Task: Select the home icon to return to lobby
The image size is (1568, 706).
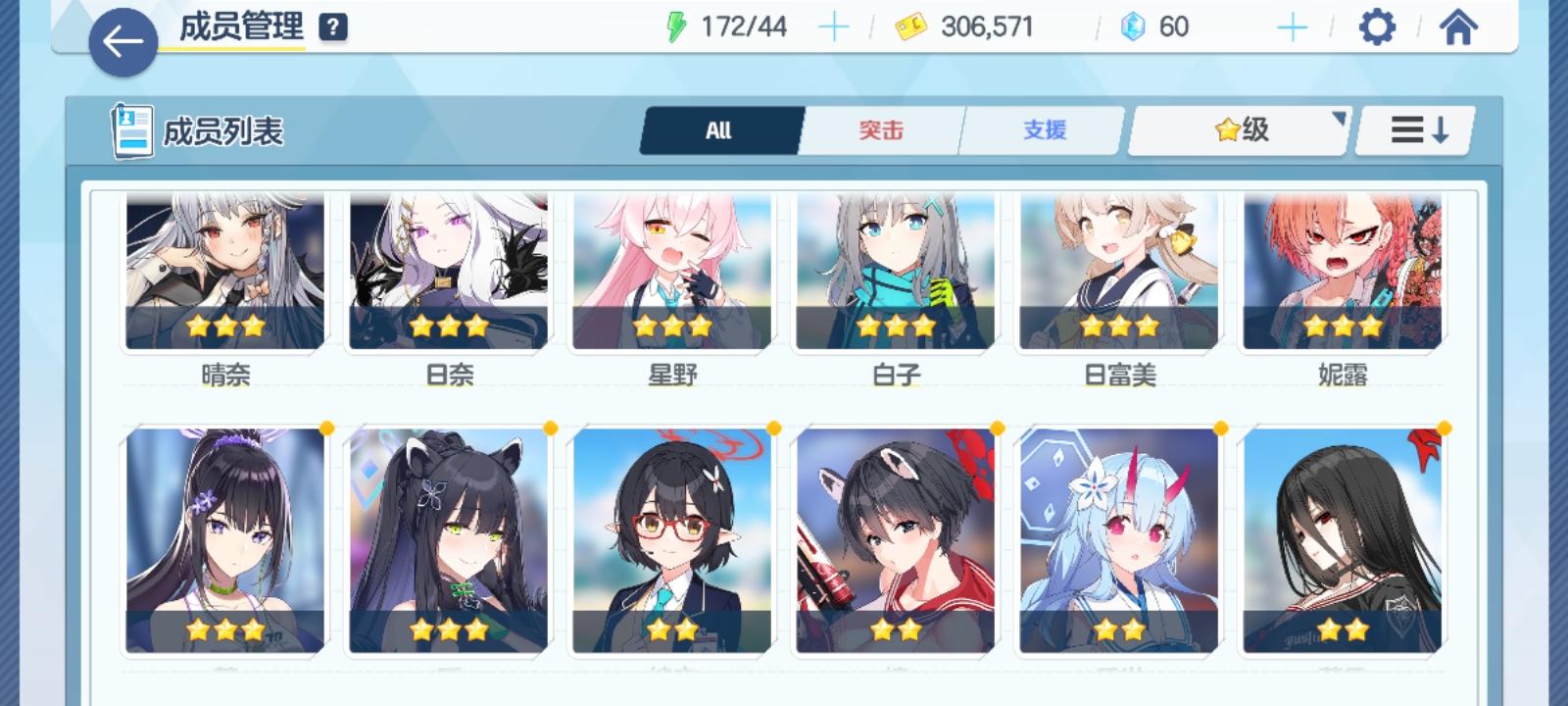Action: pos(1457,27)
